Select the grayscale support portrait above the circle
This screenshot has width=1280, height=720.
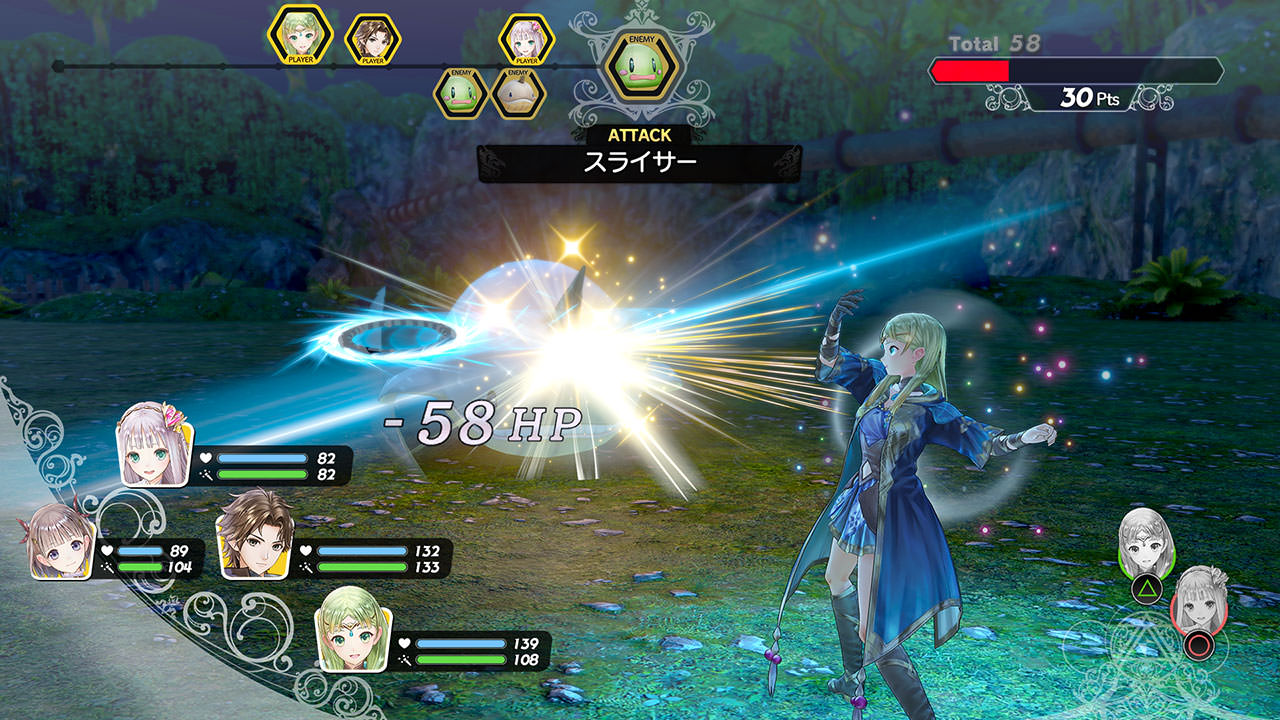tap(1198, 599)
